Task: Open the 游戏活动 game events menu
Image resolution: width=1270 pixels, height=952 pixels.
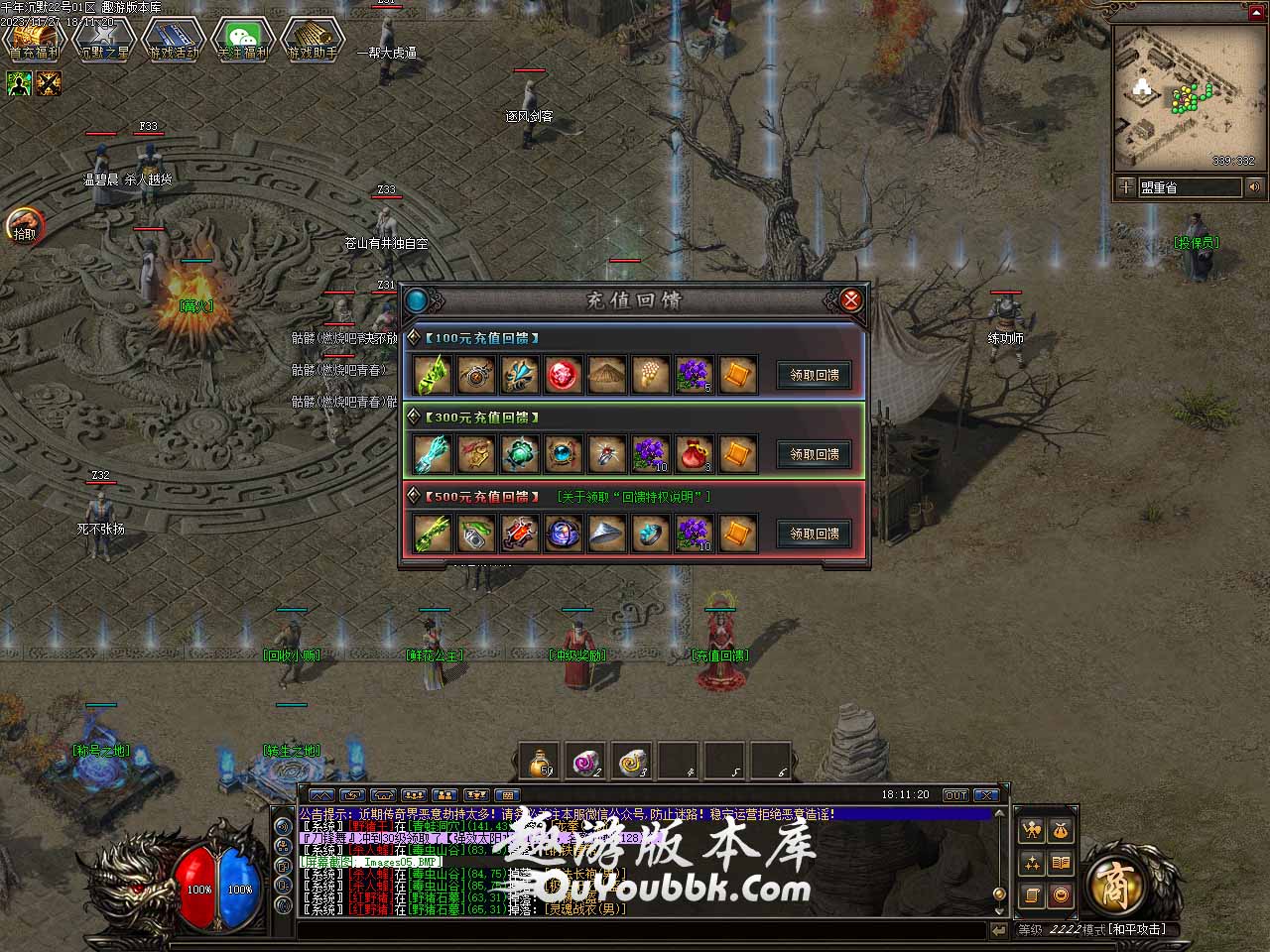Action: (x=174, y=40)
